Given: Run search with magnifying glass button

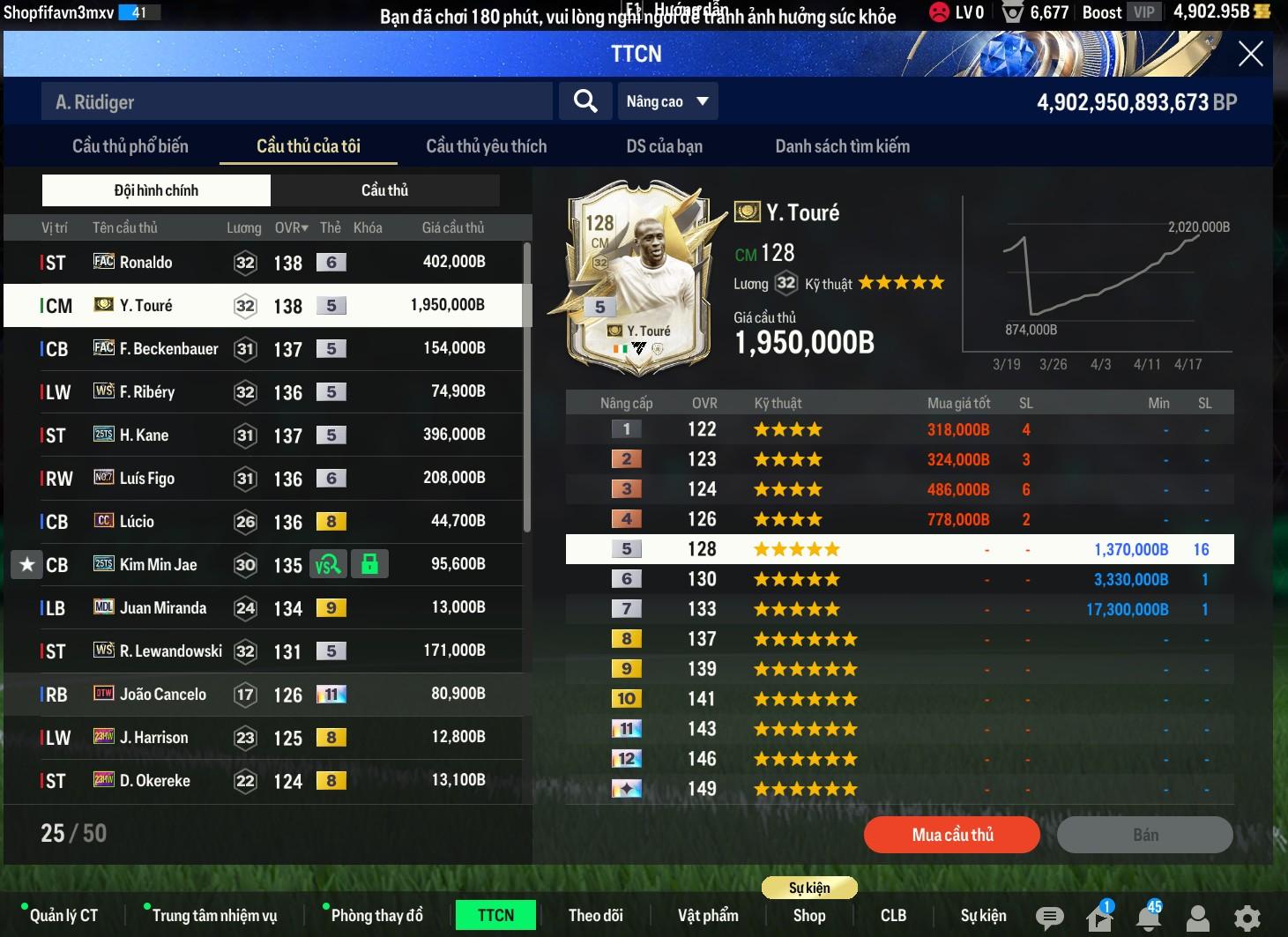Looking at the screenshot, I should (585, 101).
